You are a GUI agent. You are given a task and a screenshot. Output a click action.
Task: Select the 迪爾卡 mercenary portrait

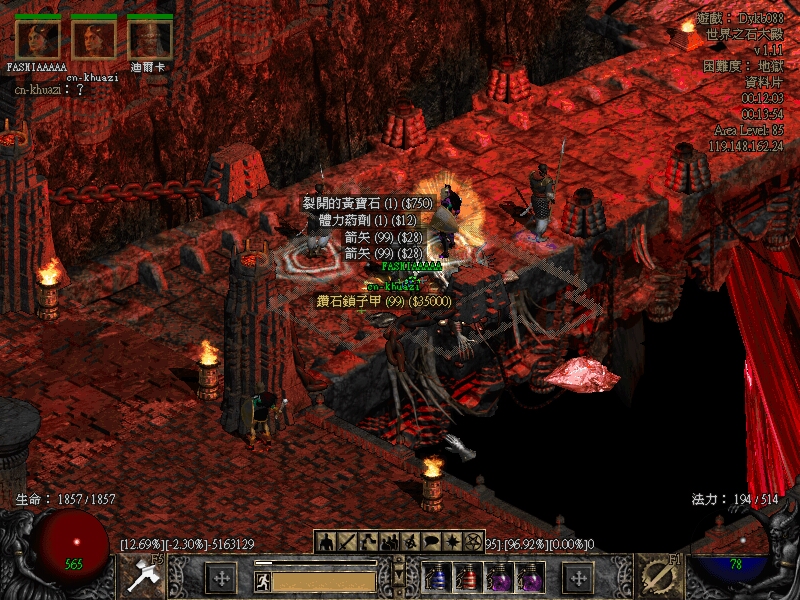pos(150,39)
